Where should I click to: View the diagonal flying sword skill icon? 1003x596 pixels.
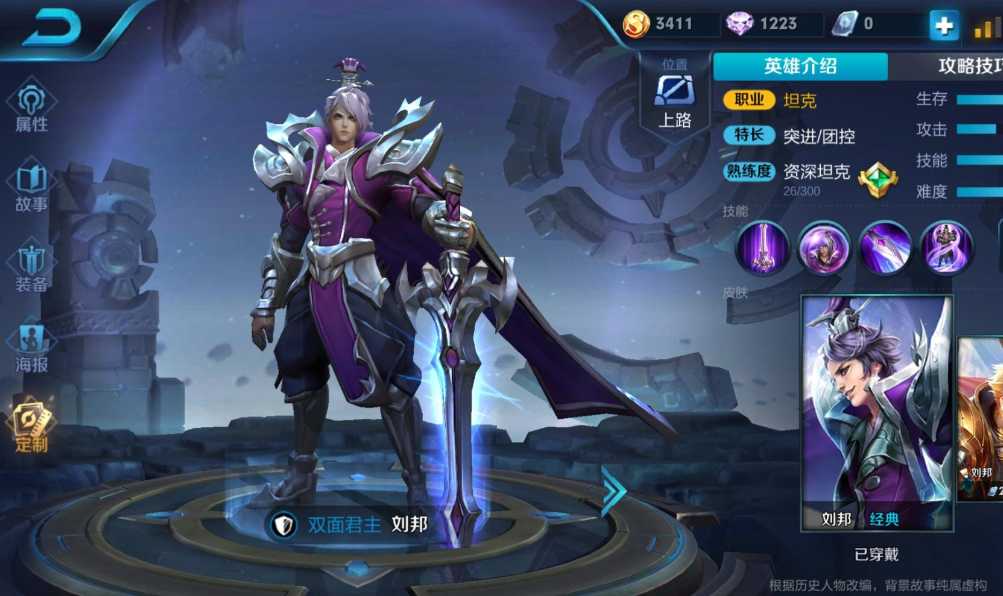pos(885,247)
